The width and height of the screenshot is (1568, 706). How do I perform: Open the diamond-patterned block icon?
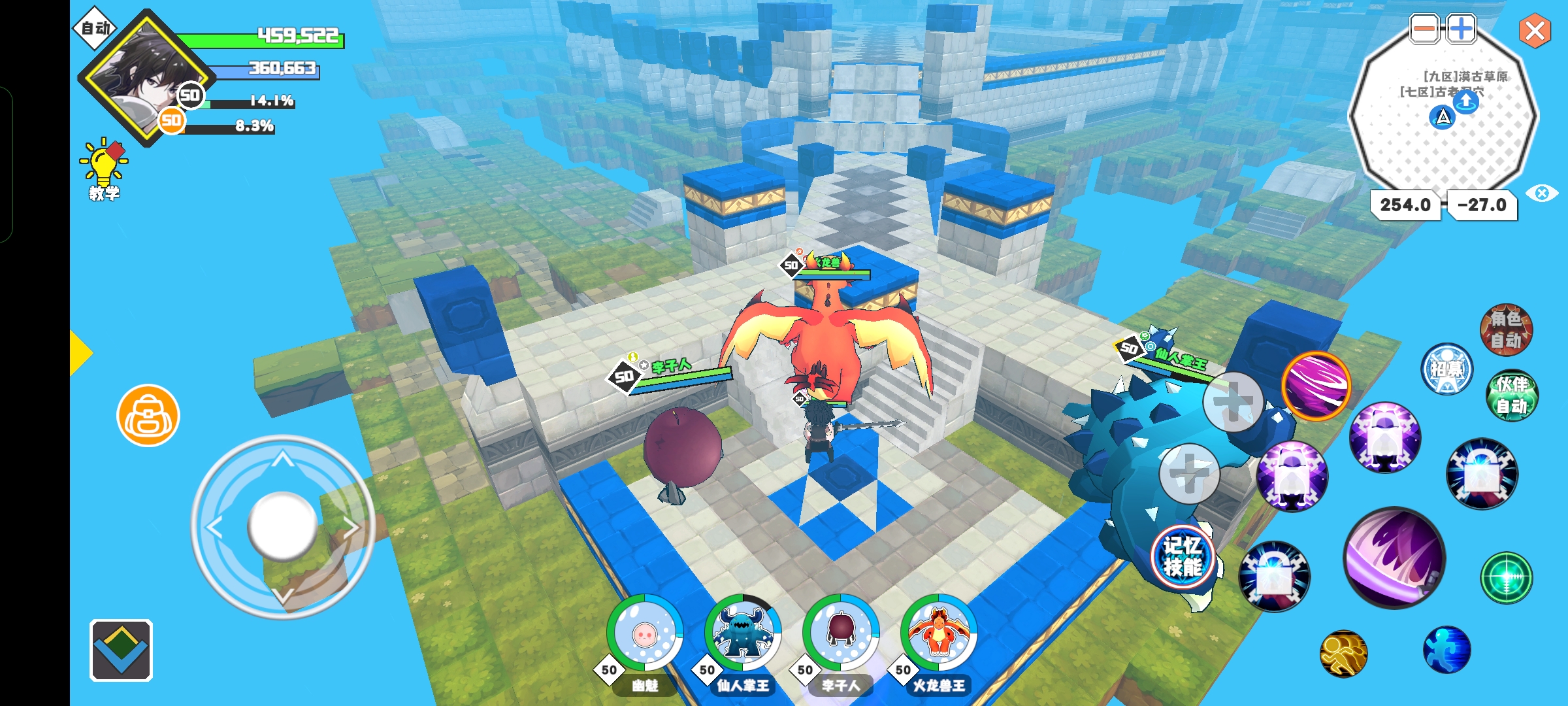(121, 650)
